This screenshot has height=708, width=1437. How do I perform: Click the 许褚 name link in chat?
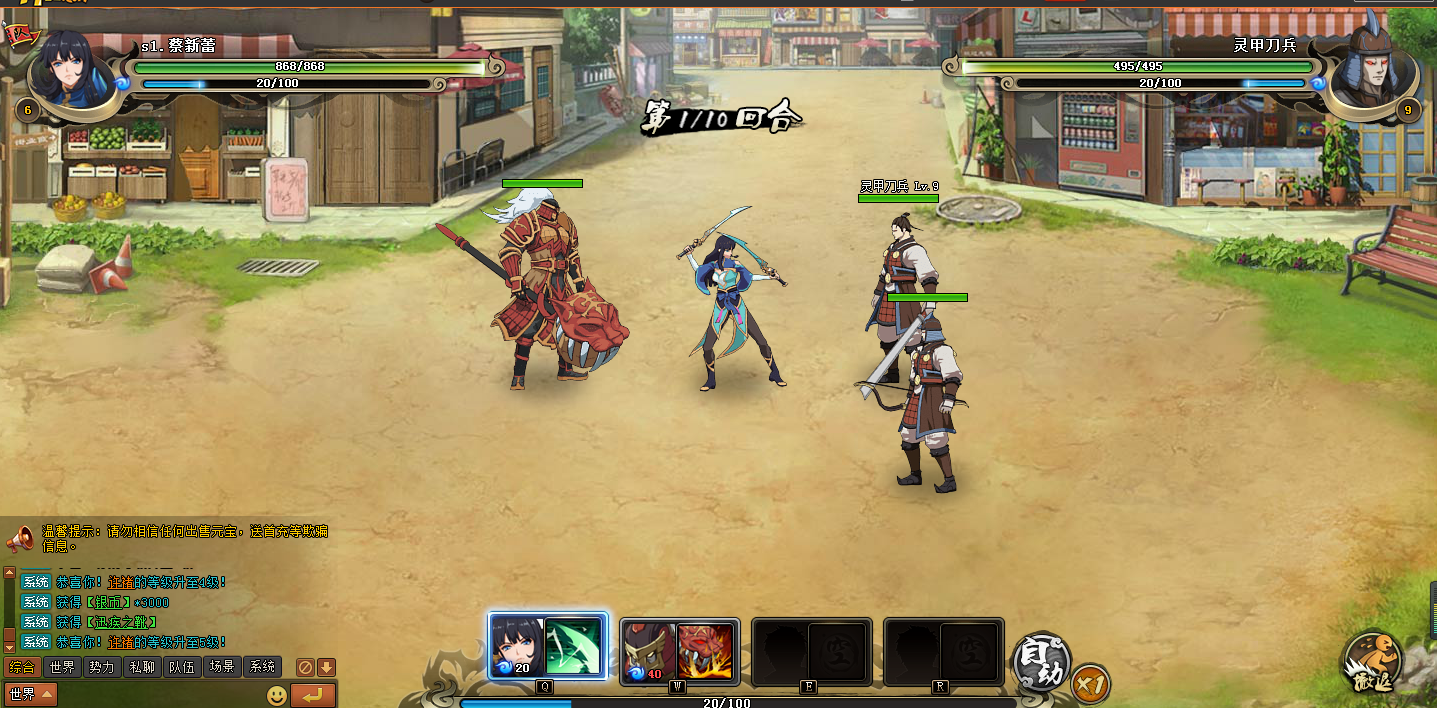pos(121,642)
